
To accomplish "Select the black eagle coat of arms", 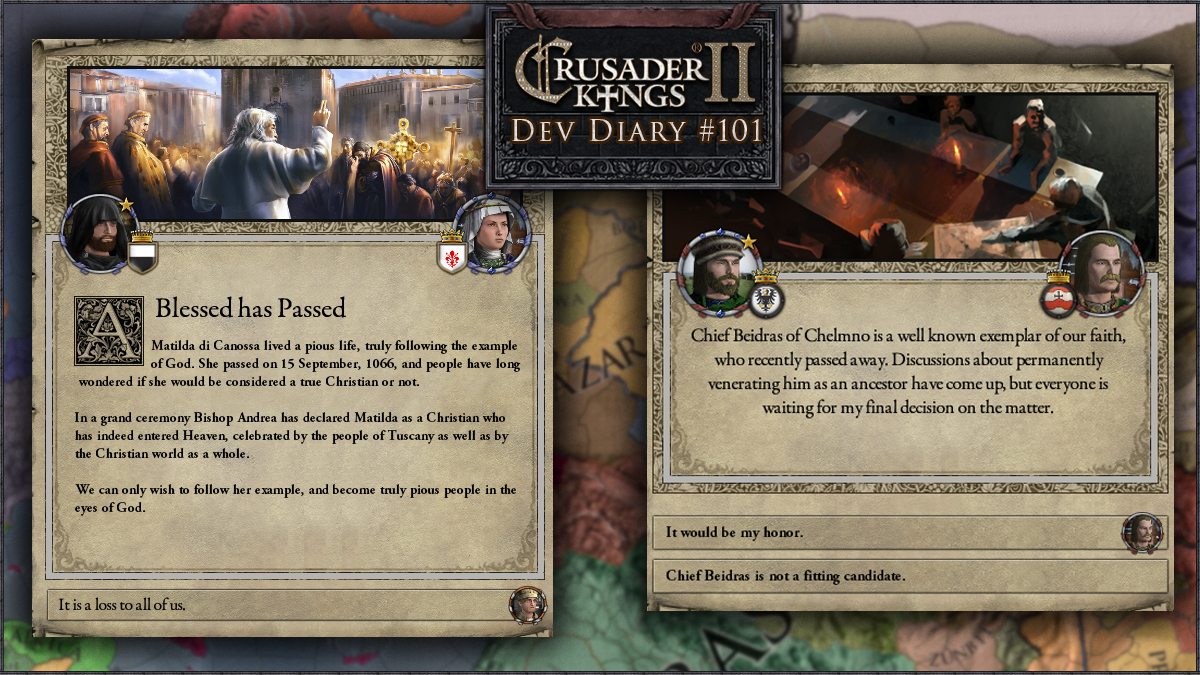I will click(x=767, y=296).
